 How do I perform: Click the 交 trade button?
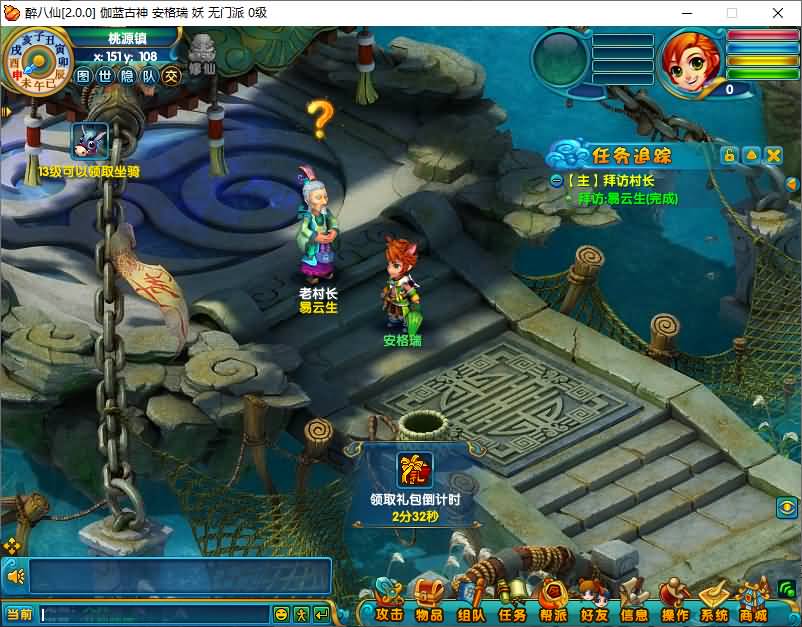pos(172,75)
